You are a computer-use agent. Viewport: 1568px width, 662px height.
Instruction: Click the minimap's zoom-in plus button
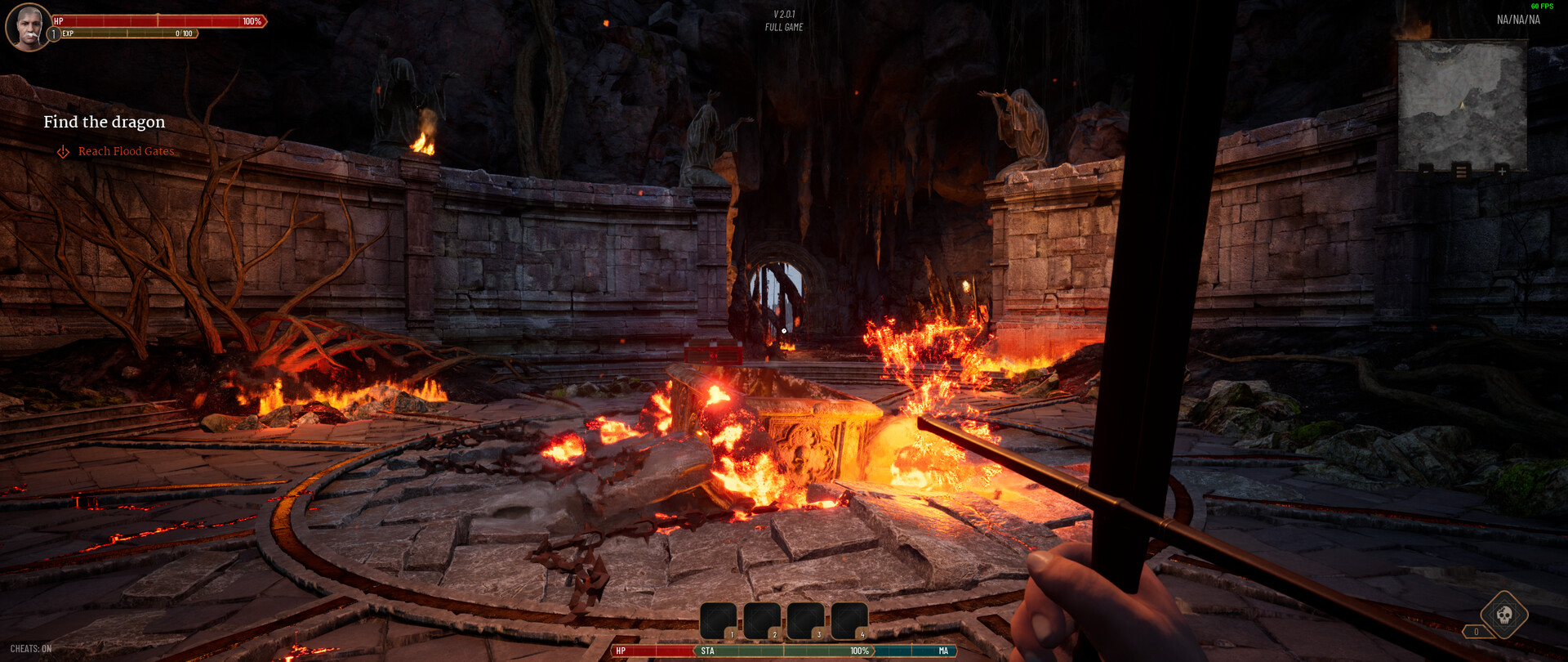[1501, 171]
